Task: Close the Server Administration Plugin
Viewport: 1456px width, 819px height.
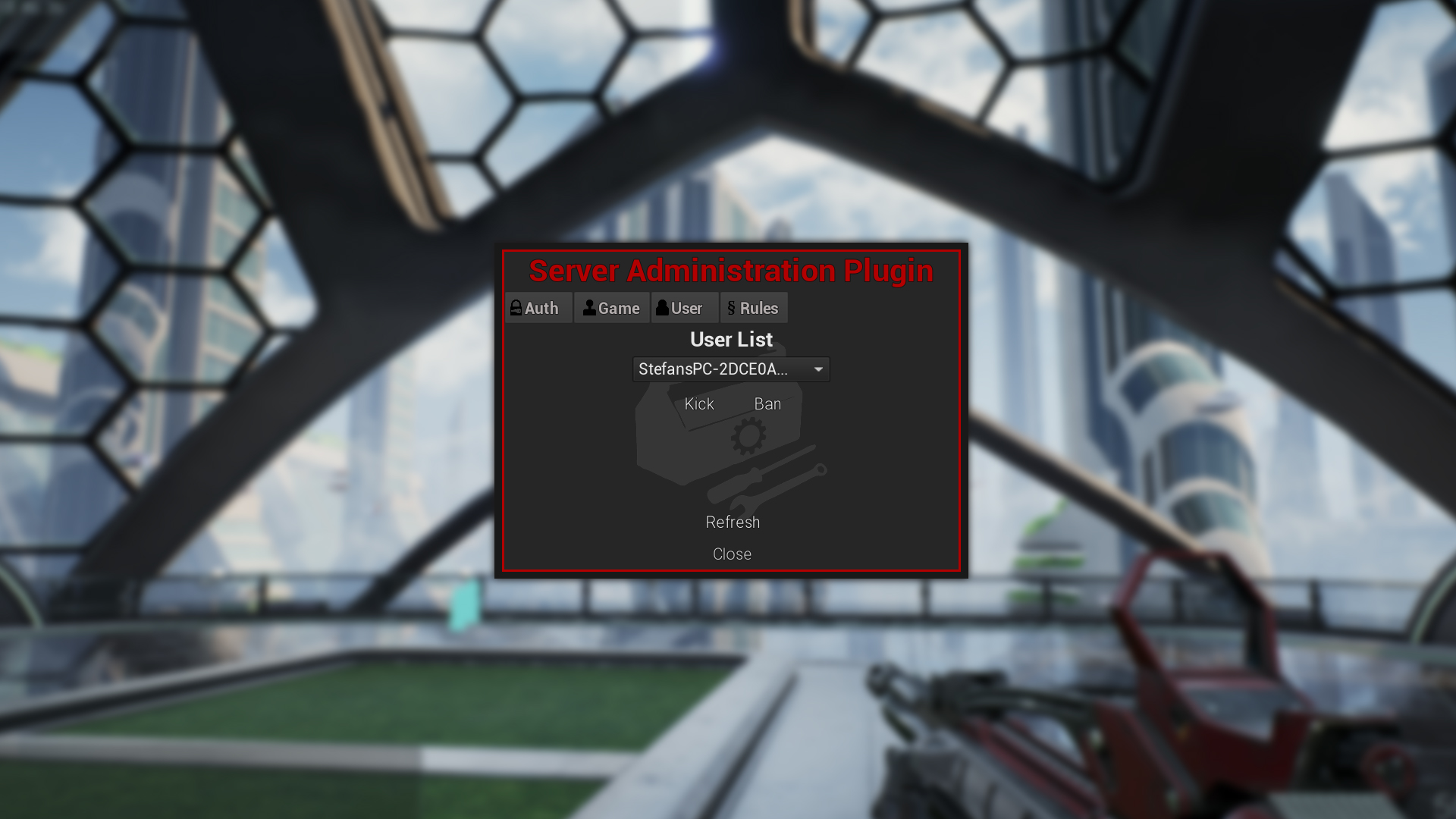Action: [732, 554]
